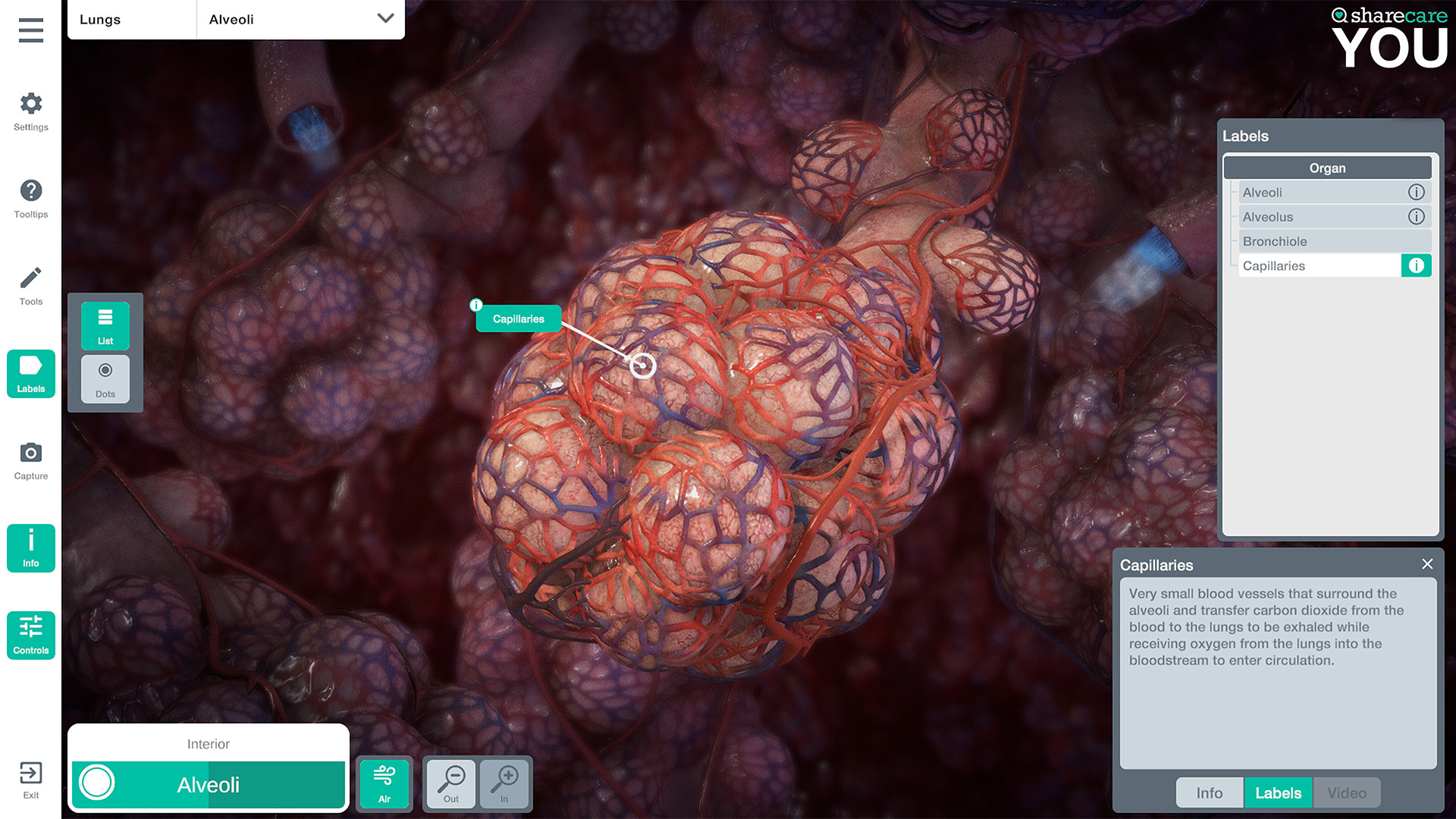
Task: Open the hamburger menu
Action: [x=30, y=30]
